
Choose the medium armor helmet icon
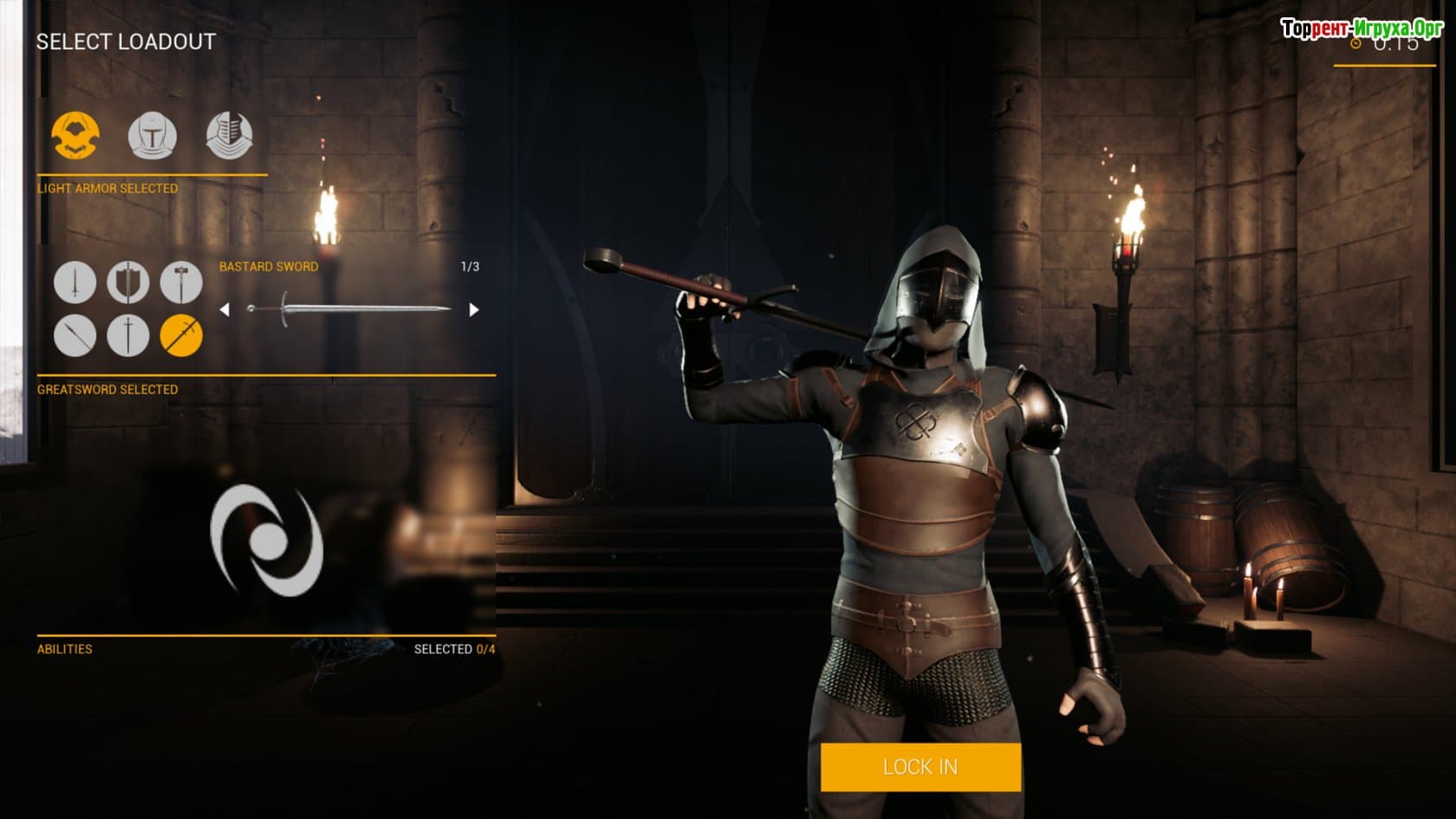click(x=153, y=135)
